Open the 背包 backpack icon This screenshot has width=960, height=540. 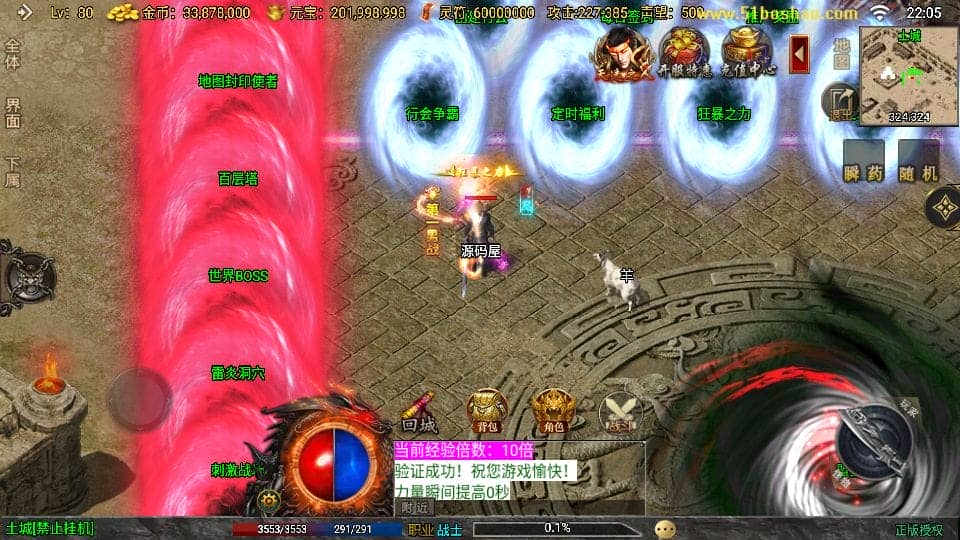487,409
